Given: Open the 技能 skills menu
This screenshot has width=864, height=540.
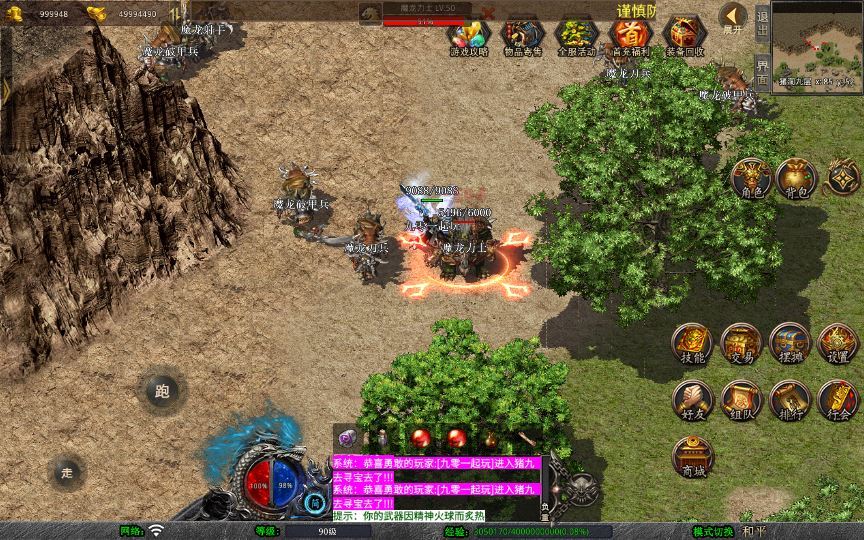Looking at the screenshot, I should (x=692, y=343).
